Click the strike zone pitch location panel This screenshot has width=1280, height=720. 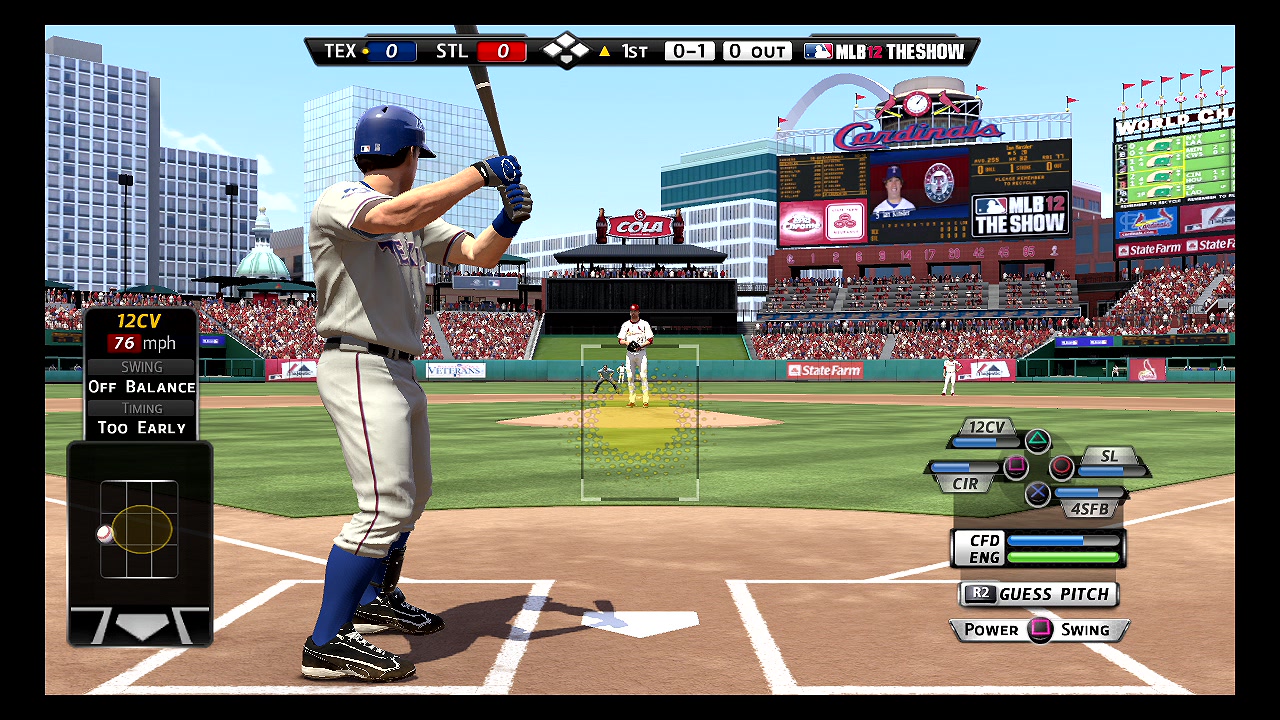coord(140,530)
